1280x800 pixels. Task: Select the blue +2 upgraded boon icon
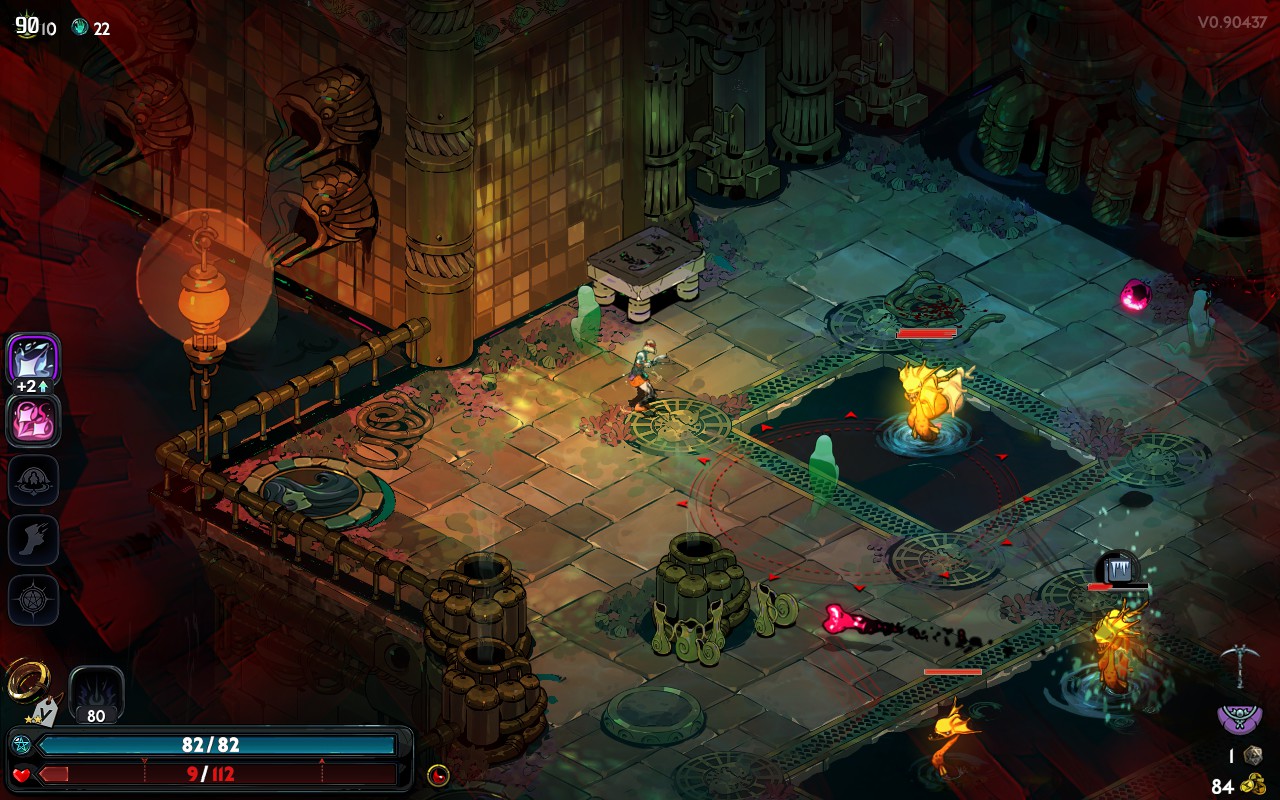pyautogui.click(x=32, y=360)
